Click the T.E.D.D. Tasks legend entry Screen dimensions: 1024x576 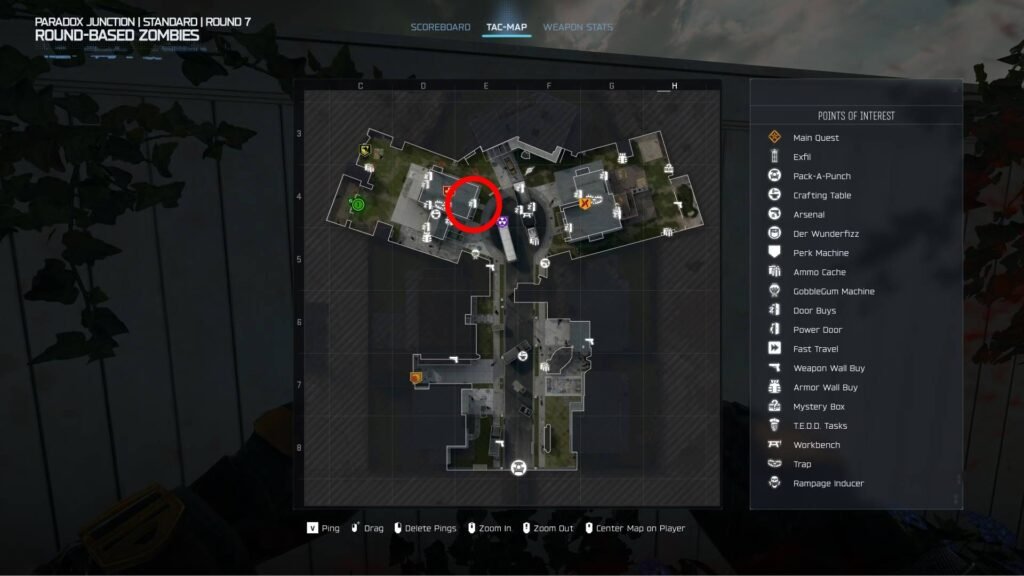[819, 426]
